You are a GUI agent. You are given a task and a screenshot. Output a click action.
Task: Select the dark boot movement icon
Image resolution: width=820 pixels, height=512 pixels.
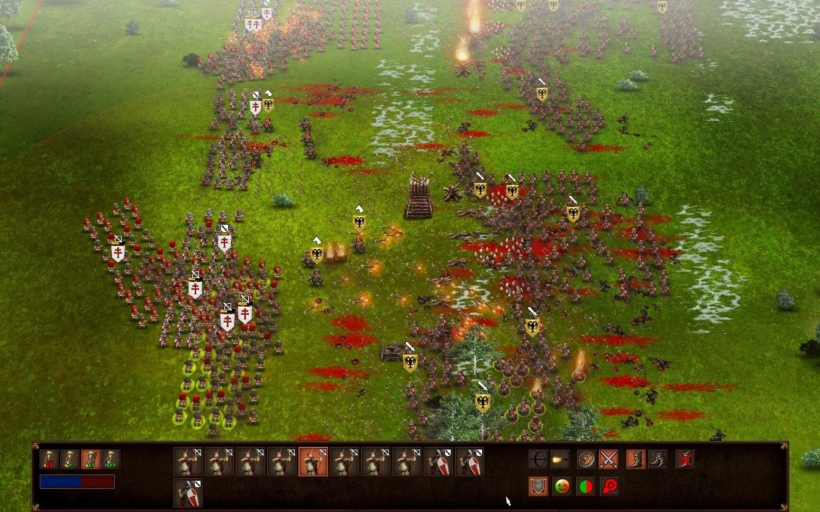(657, 459)
